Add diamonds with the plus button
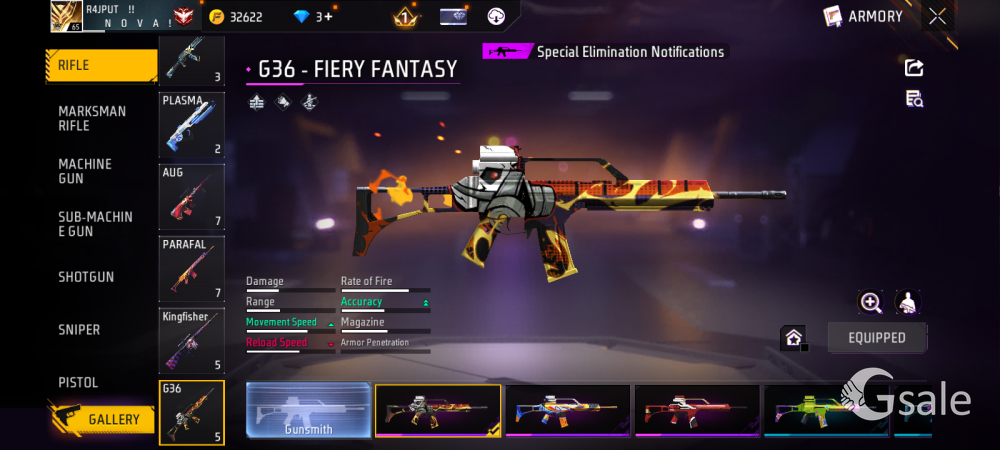The image size is (1000, 450). [327, 17]
